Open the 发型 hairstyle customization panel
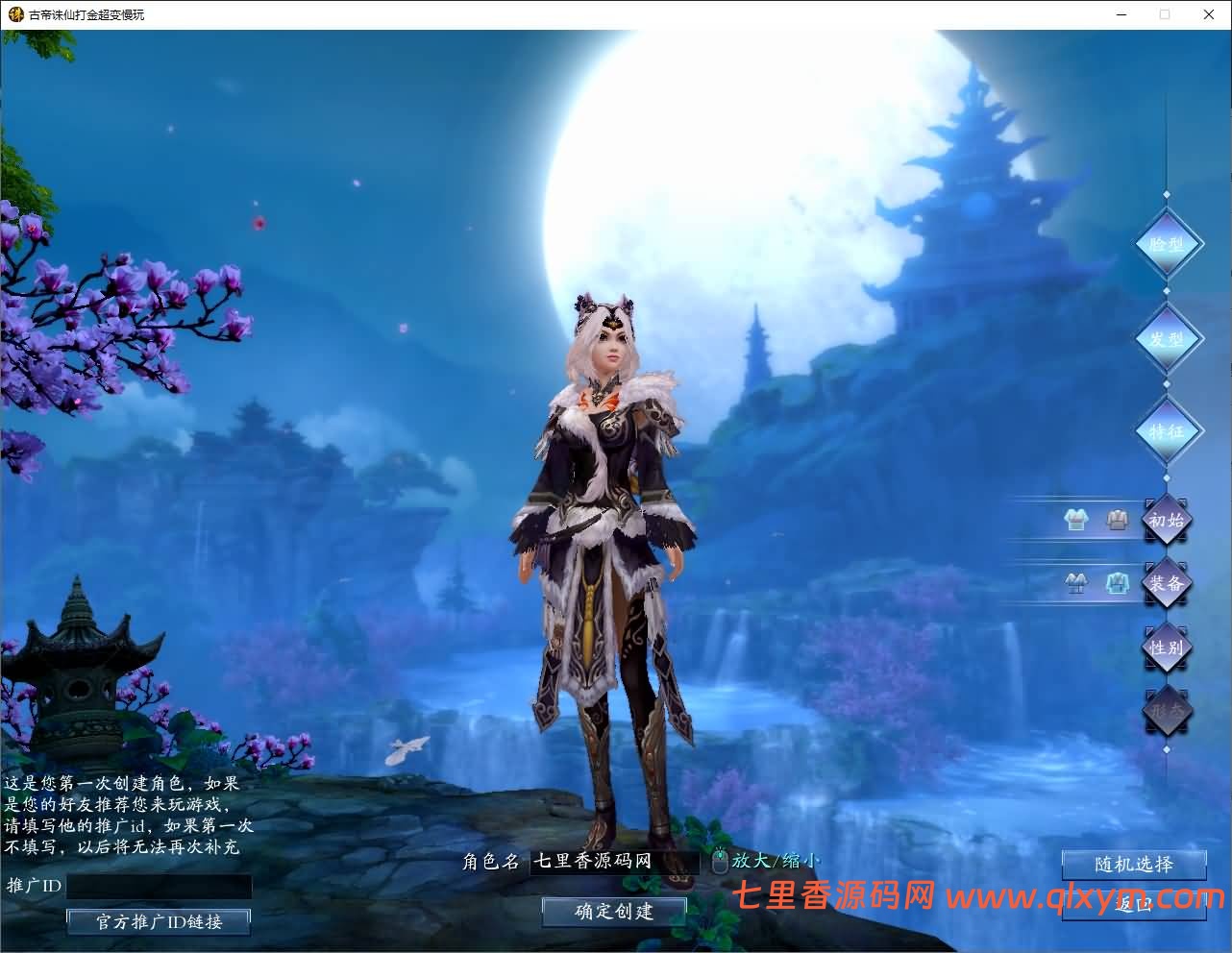This screenshot has height=953, width=1232. coord(1168,338)
